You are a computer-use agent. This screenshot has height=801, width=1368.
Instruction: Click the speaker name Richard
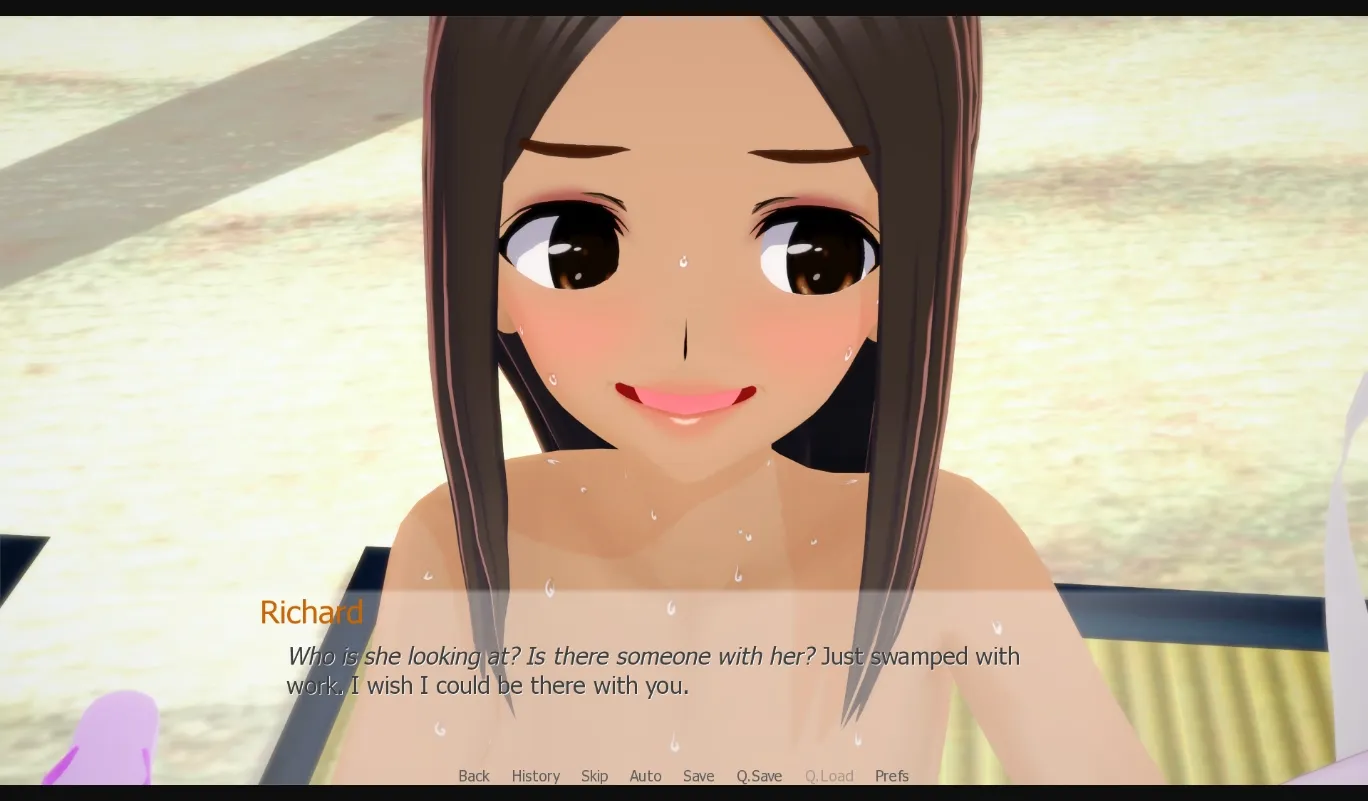coord(311,612)
